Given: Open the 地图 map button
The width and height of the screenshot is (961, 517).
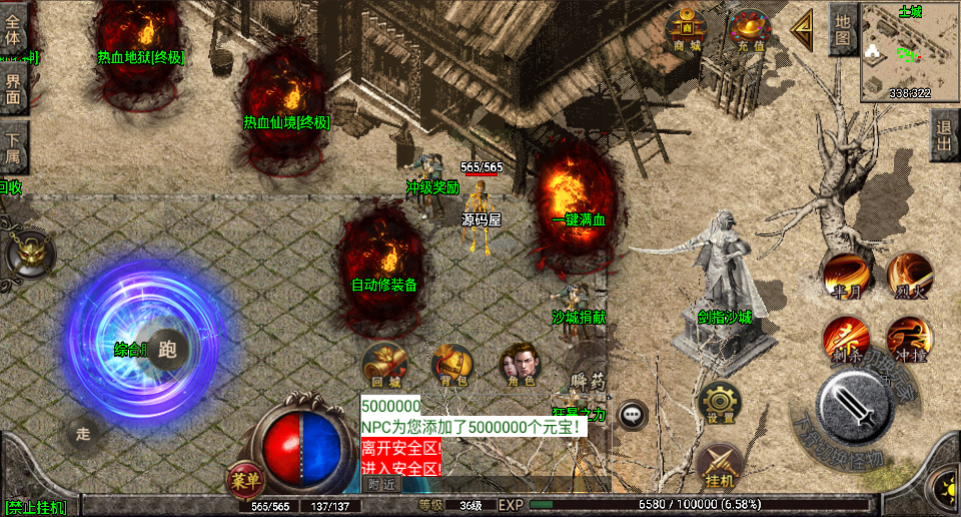Looking at the screenshot, I should pyautogui.click(x=843, y=30).
